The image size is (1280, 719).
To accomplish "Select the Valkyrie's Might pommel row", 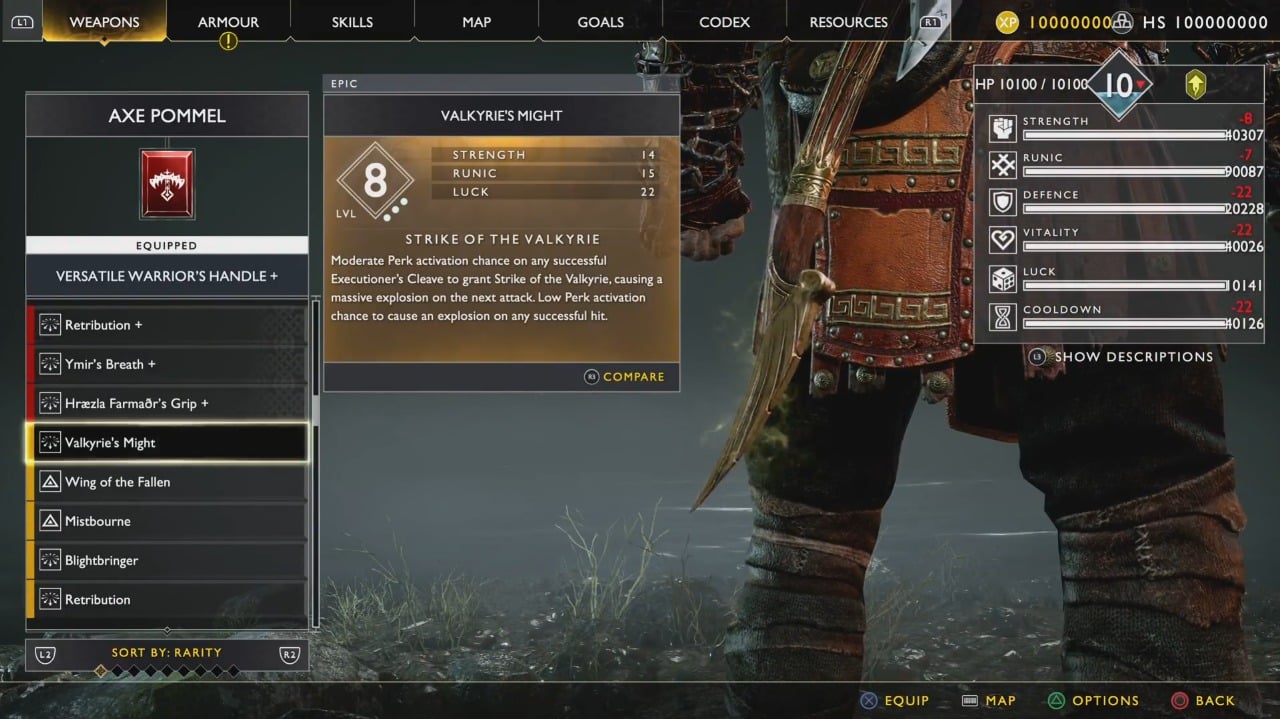I will coord(167,442).
